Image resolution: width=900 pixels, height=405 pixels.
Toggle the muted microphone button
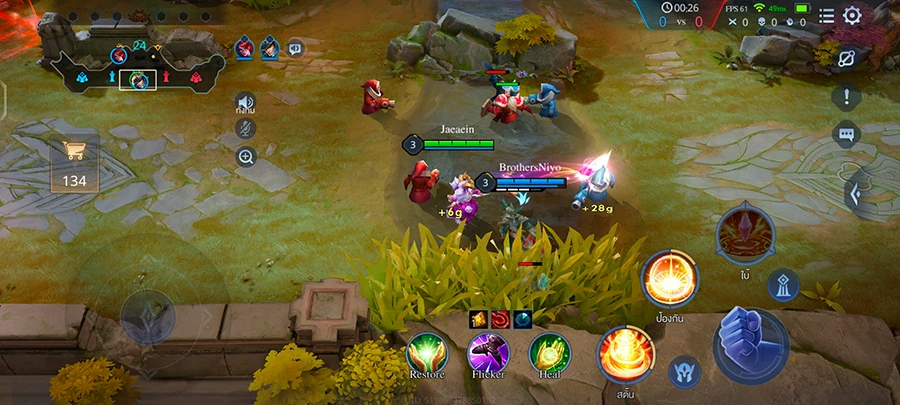click(x=245, y=128)
